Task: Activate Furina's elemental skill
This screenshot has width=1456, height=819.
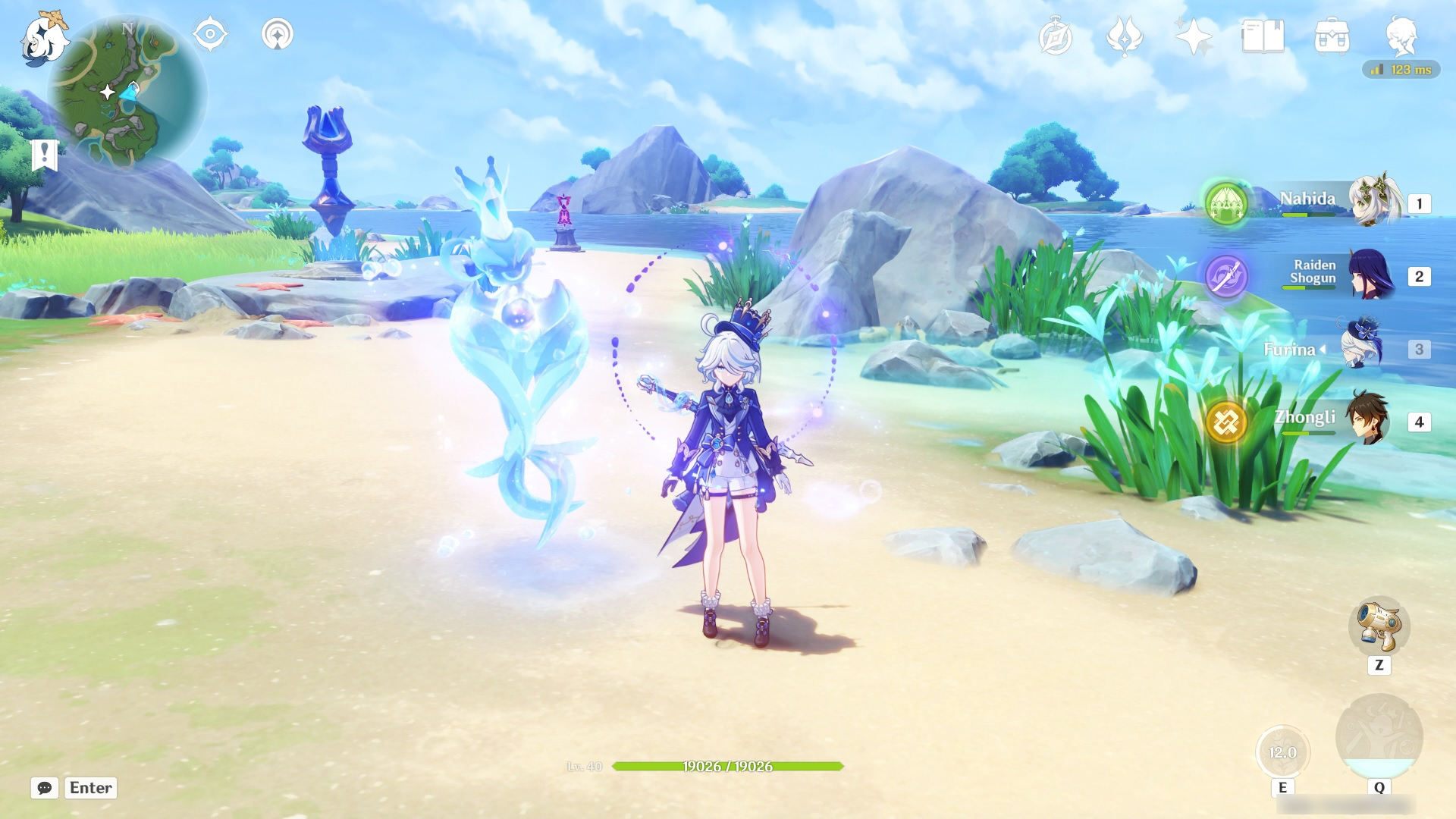Action: pos(1282,752)
